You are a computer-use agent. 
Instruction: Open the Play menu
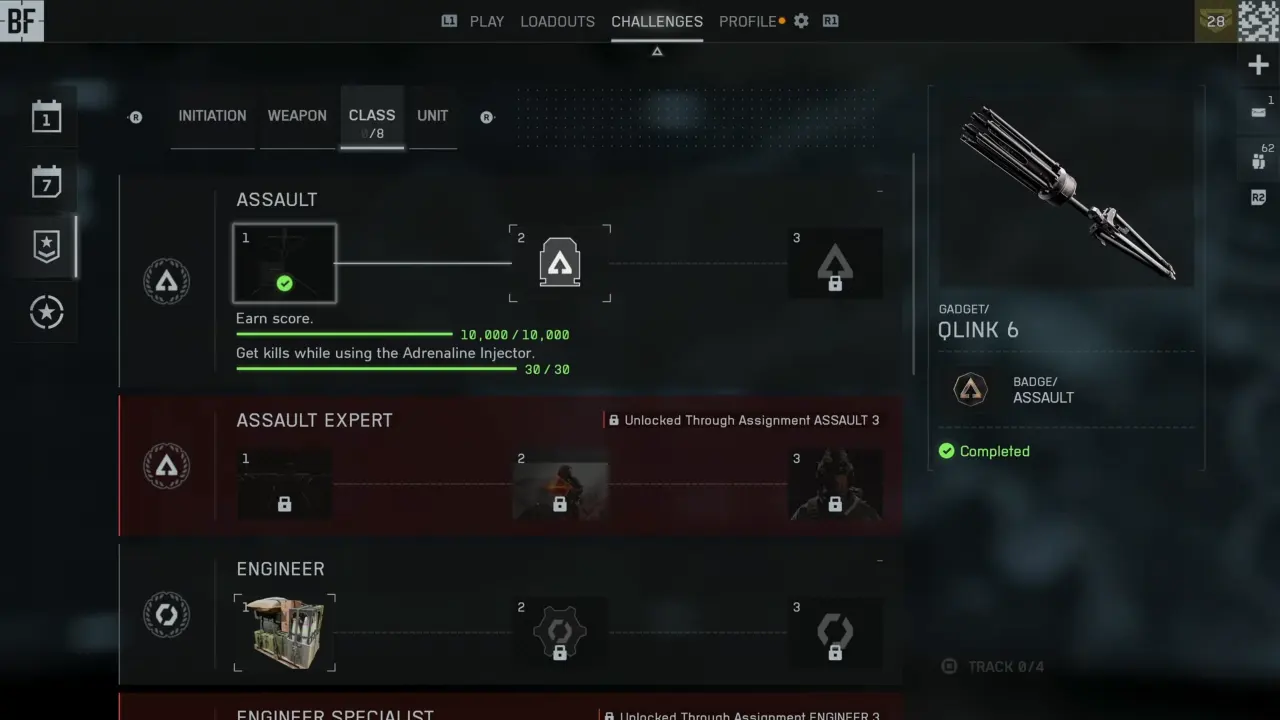486,21
